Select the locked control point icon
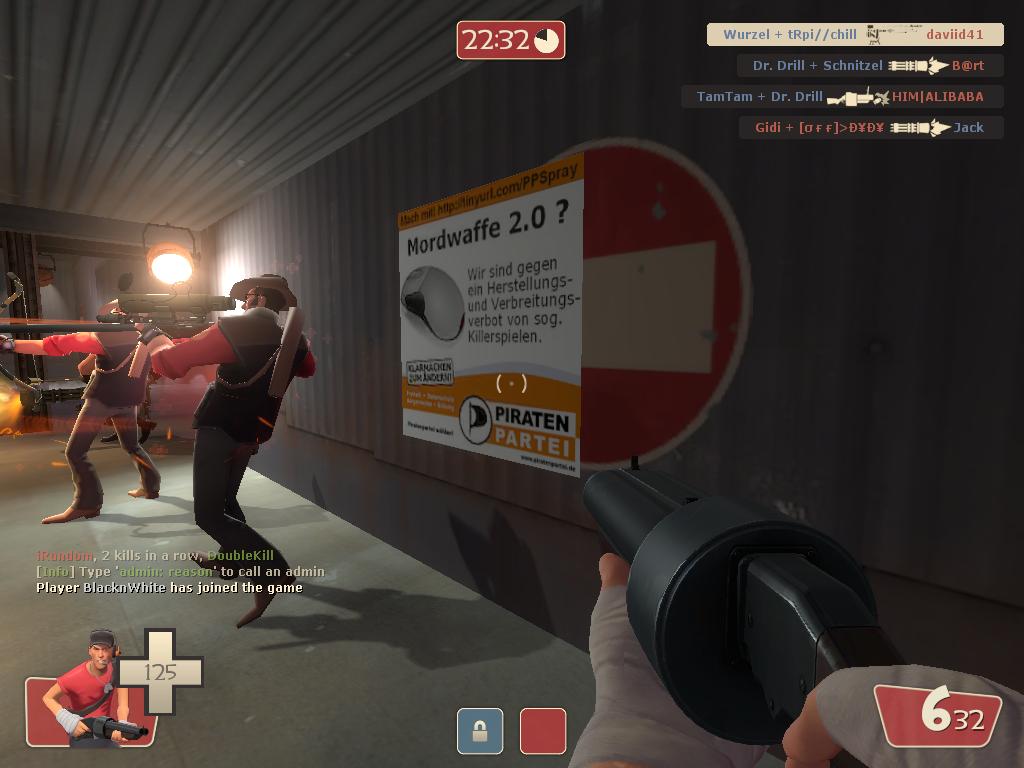Screen dimensions: 1024x768 480,731
